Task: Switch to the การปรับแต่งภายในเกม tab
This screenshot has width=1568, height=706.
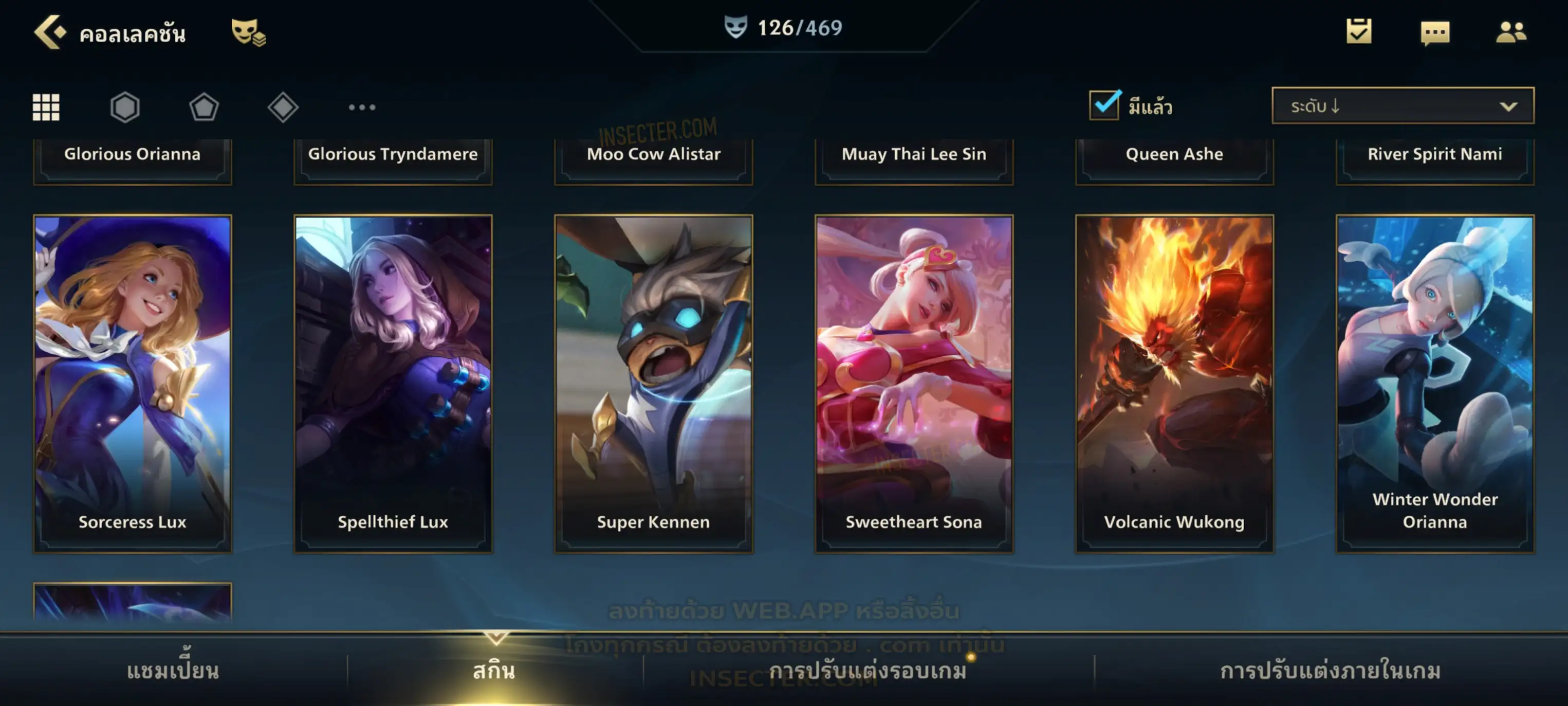Action: tap(1331, 671)
